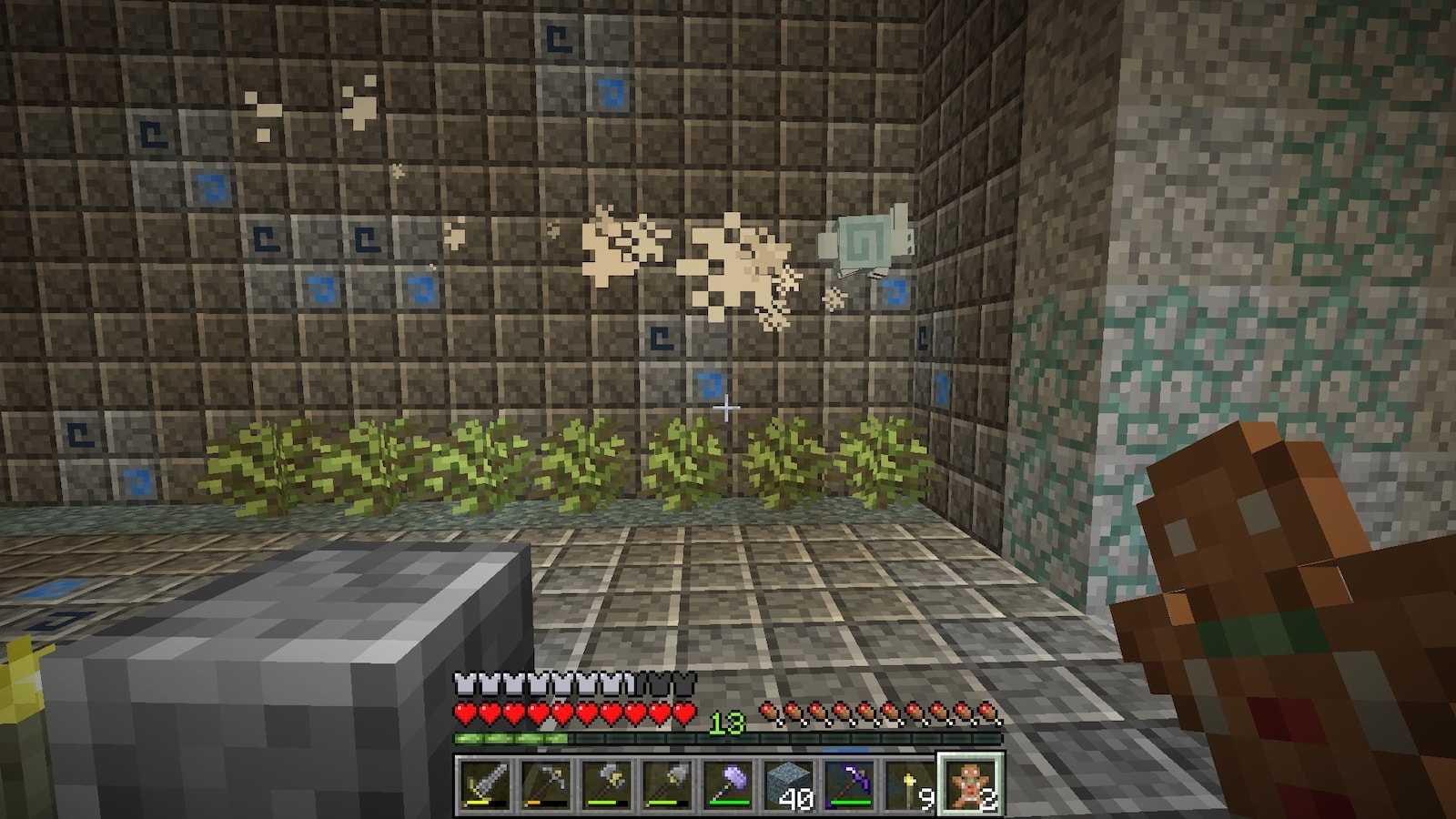Select the sword in the hotbar
Image resolution: width=1456 pixels, height=819 pixels.
[485, 783]
